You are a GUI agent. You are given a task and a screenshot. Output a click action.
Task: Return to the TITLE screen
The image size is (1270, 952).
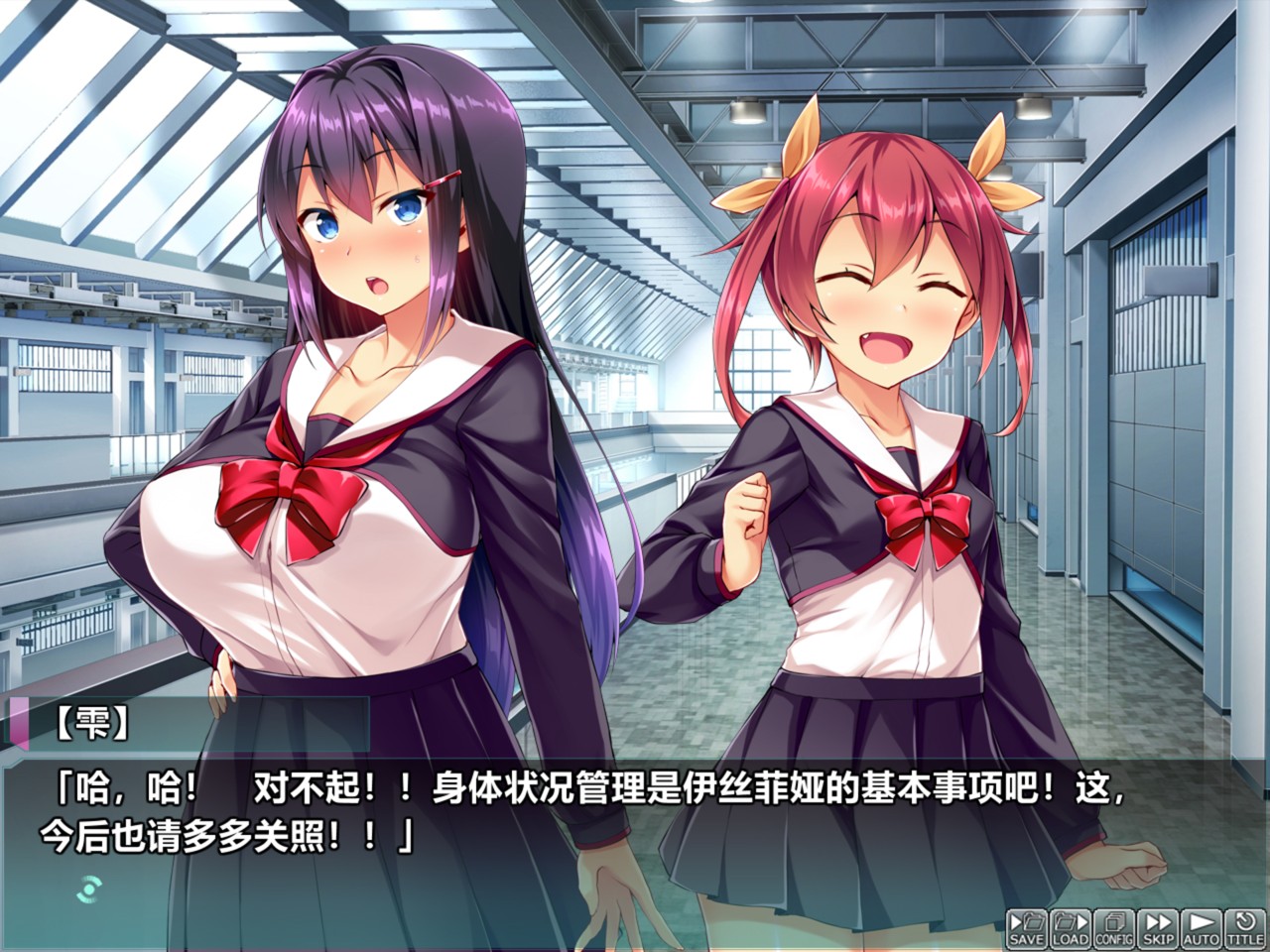tap(1244, 926)
